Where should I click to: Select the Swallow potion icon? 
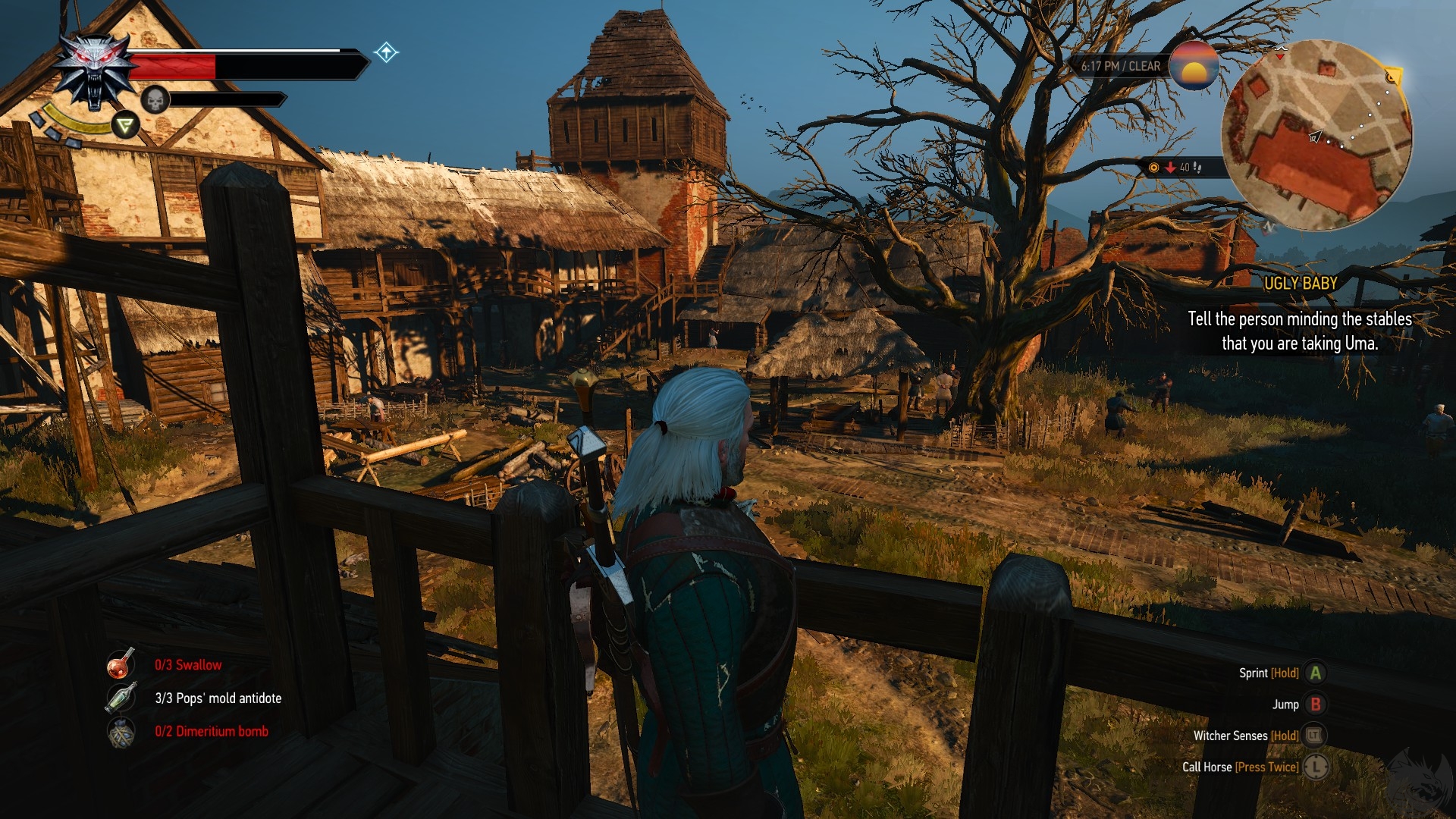tap(121, 664)
